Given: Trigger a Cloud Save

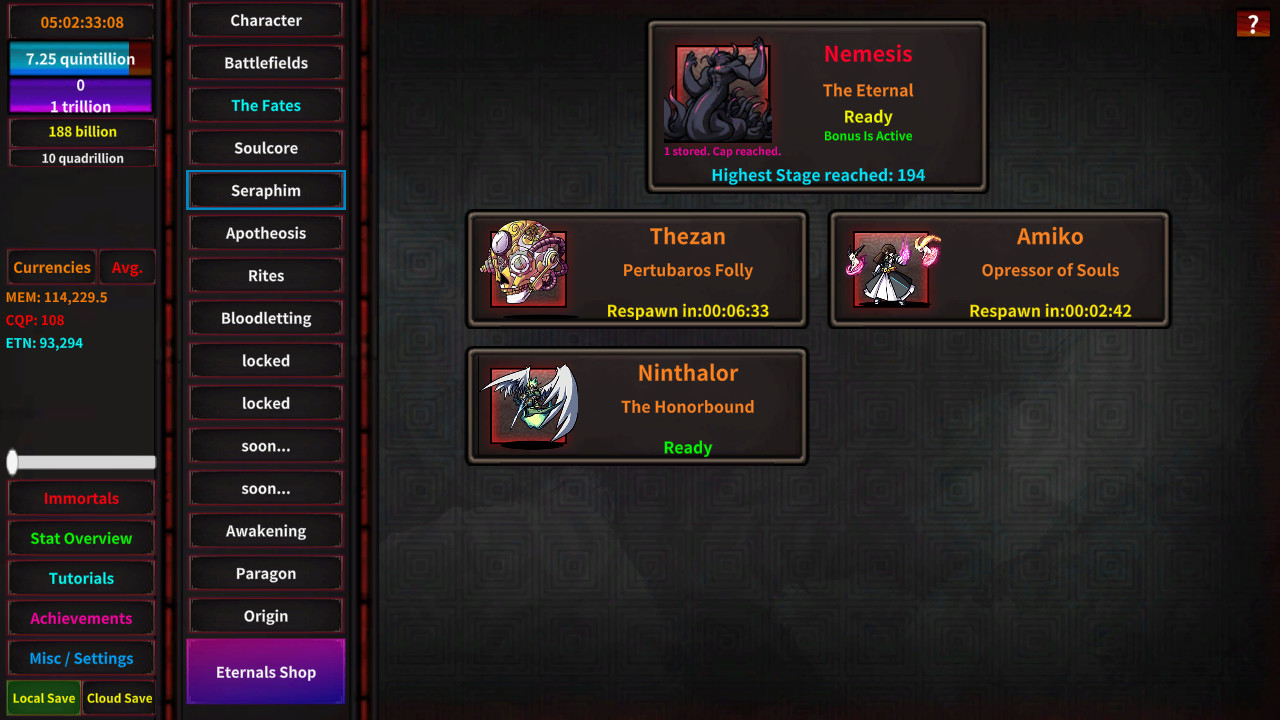Looking at the screenshot, I should pos(118,698).
